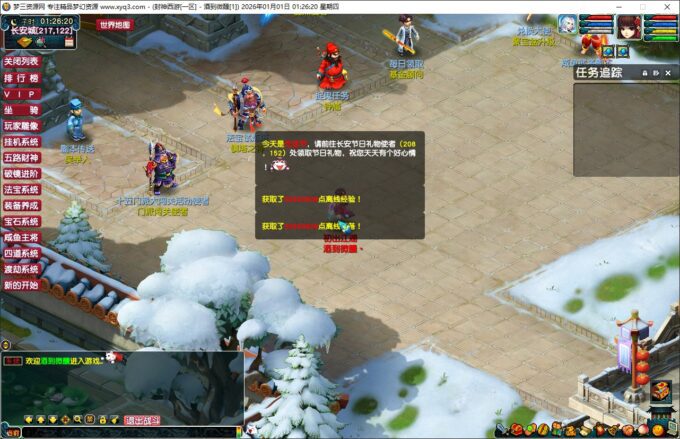Close the game window

click(667, 6)
